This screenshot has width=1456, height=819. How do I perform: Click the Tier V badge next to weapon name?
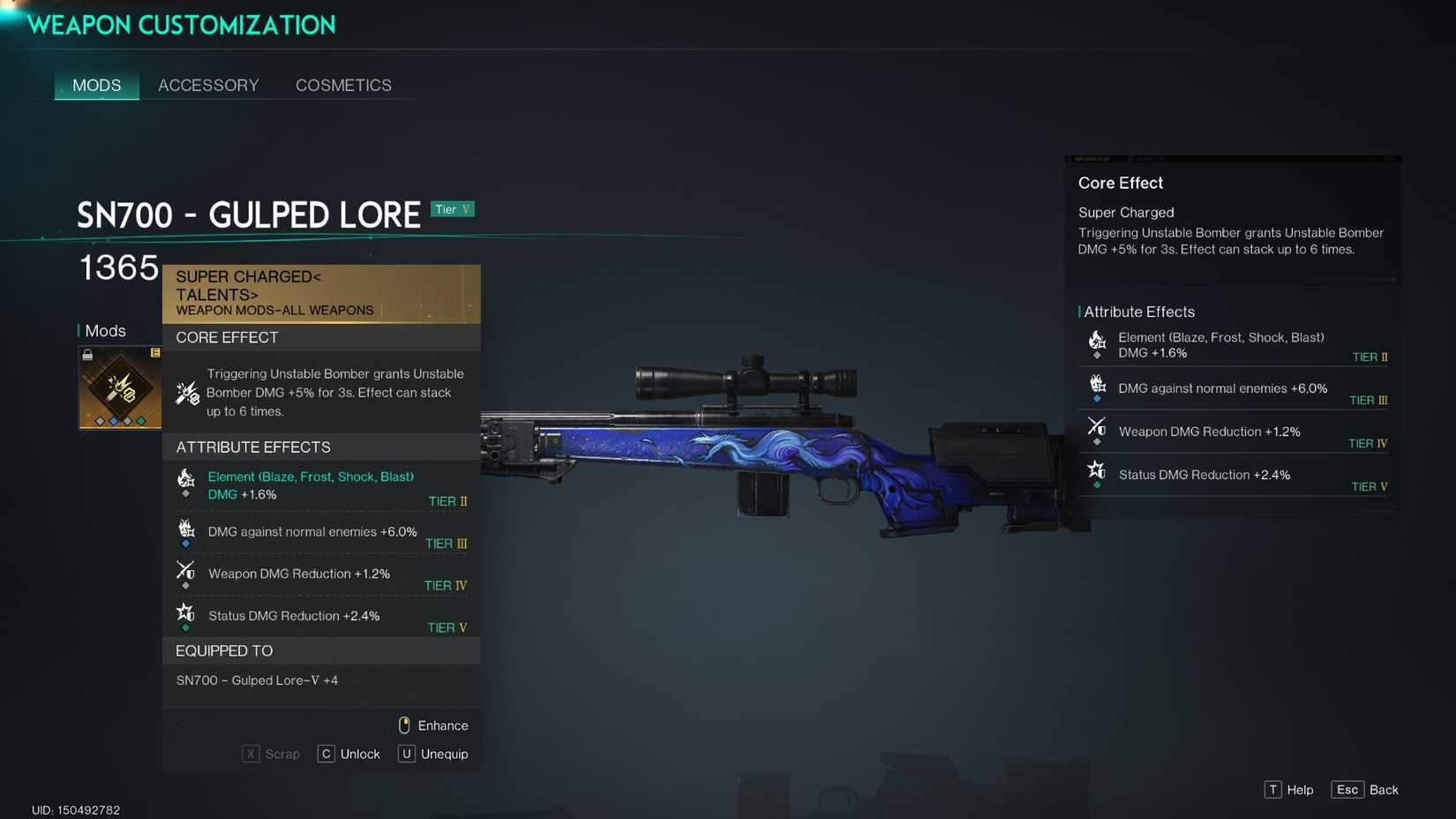coord(453,209)
